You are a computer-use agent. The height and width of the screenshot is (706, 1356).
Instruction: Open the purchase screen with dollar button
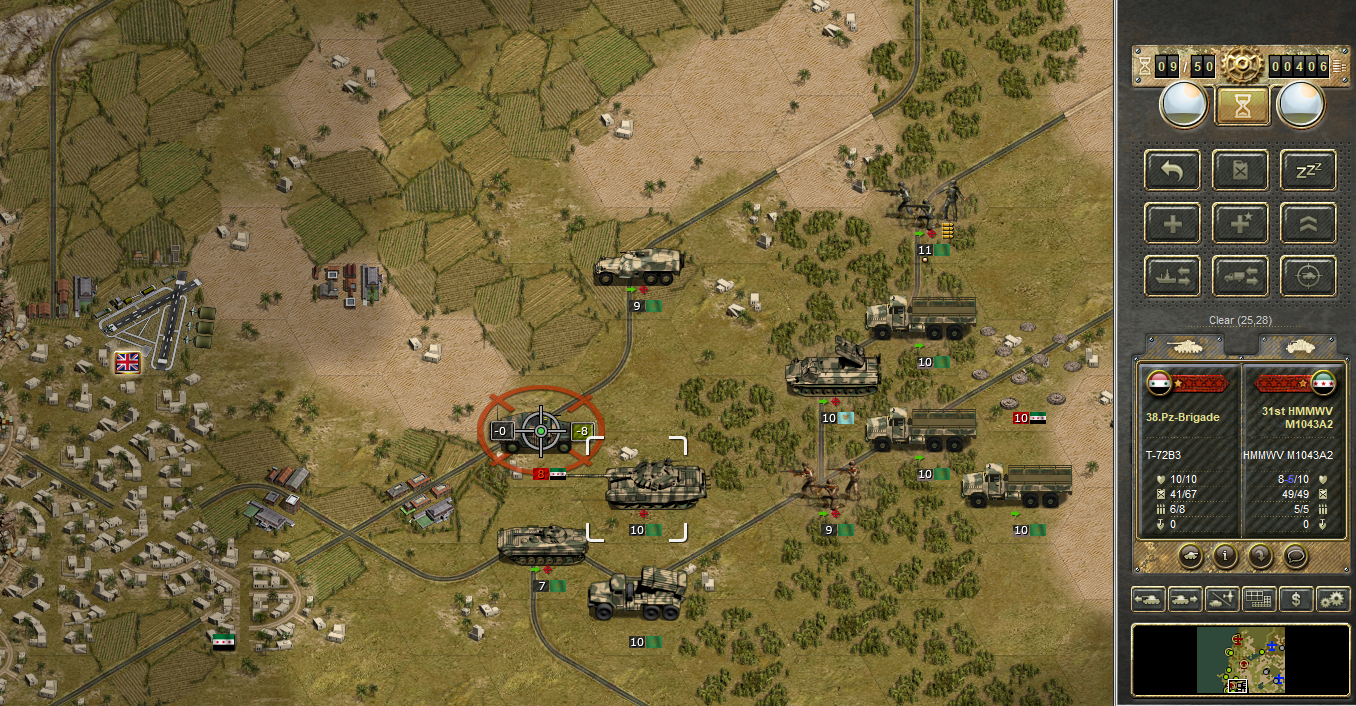click(1297, 599)
